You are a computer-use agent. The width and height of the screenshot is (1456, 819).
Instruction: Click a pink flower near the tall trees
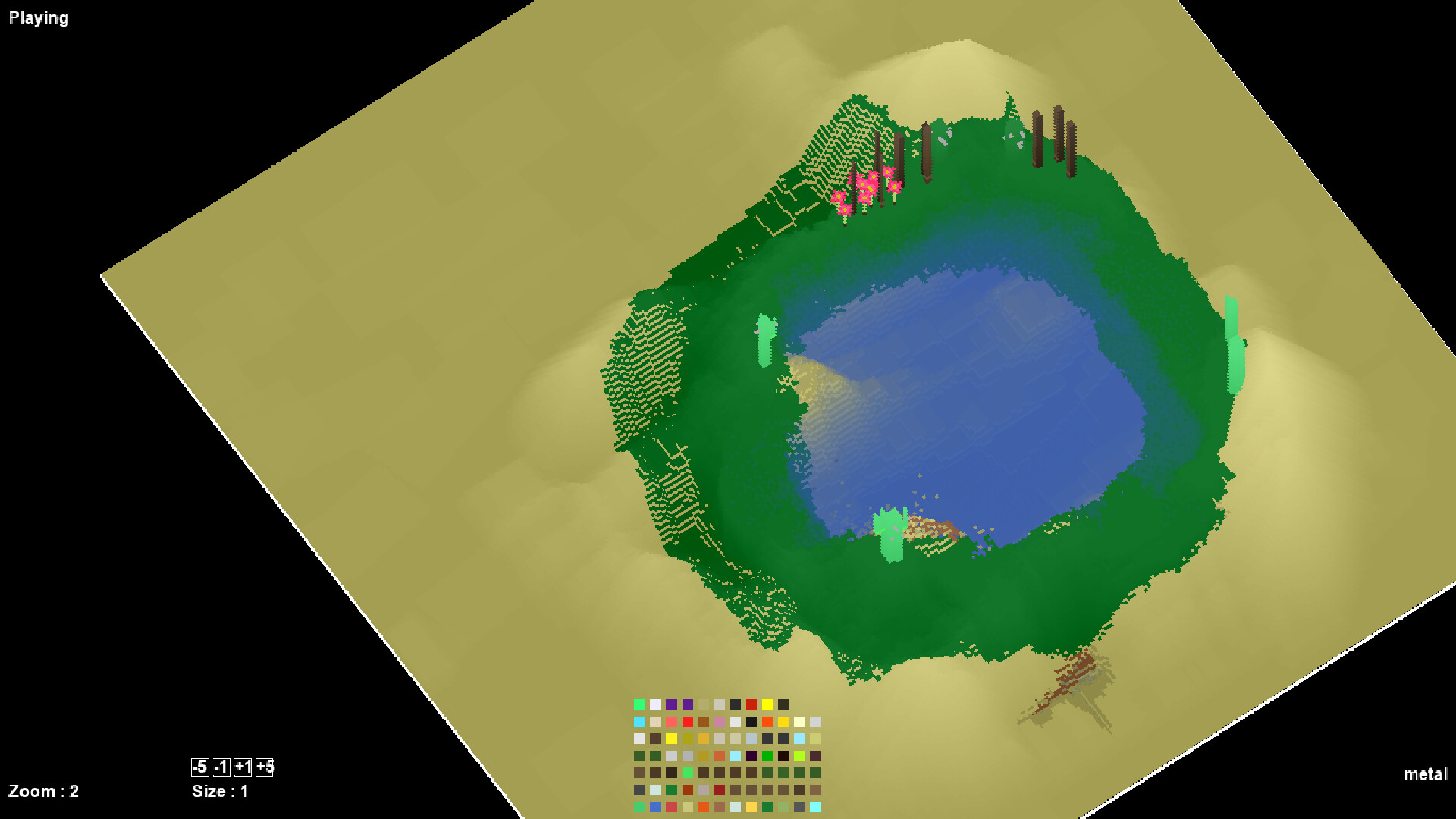(x=869, y=184)
